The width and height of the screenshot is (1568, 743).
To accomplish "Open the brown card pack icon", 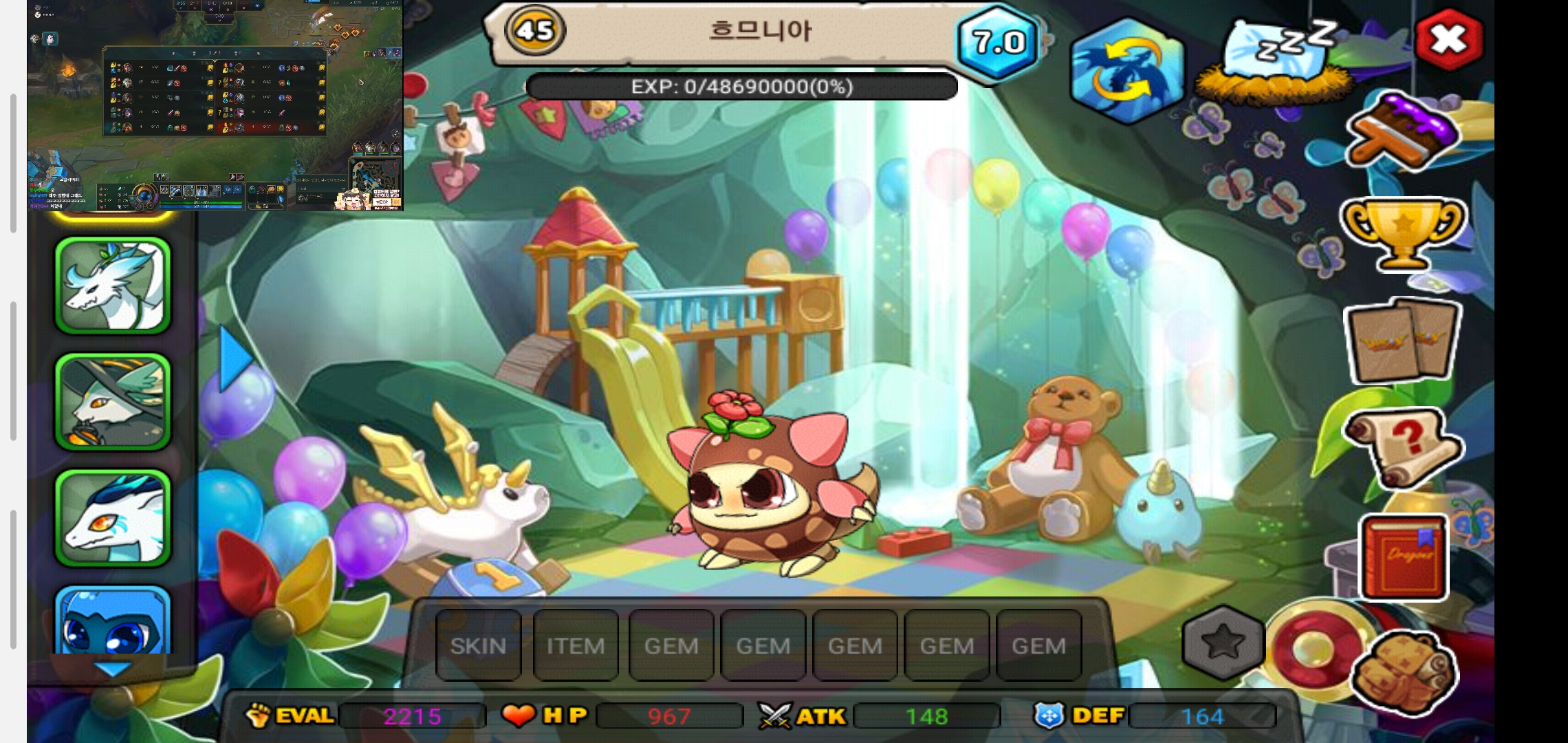I will [1403, 341].
